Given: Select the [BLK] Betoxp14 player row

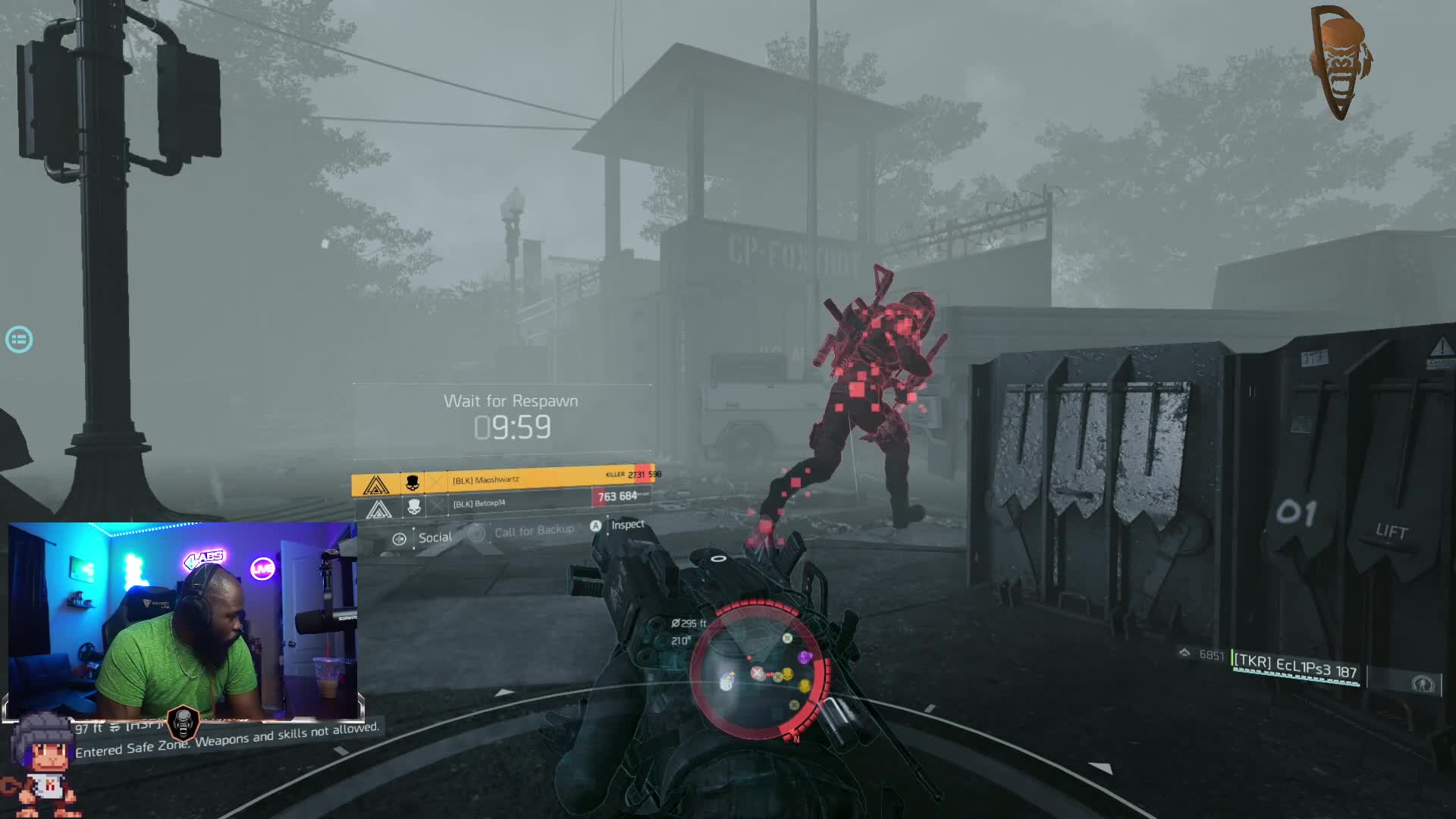Looking at the screenshot, I should (x=502, y=504).
